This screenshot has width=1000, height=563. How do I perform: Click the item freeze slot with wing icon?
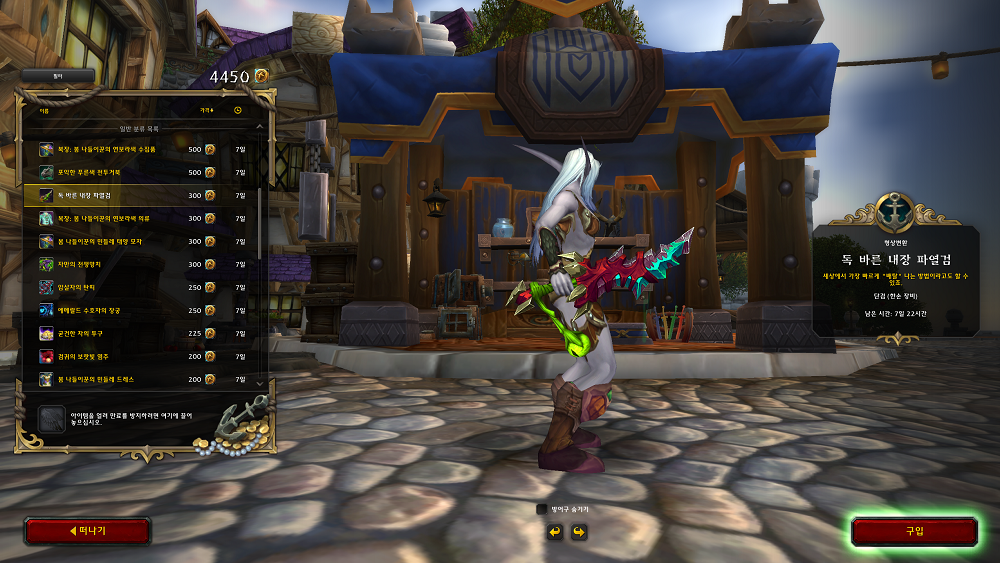click(x=51, y=419)
